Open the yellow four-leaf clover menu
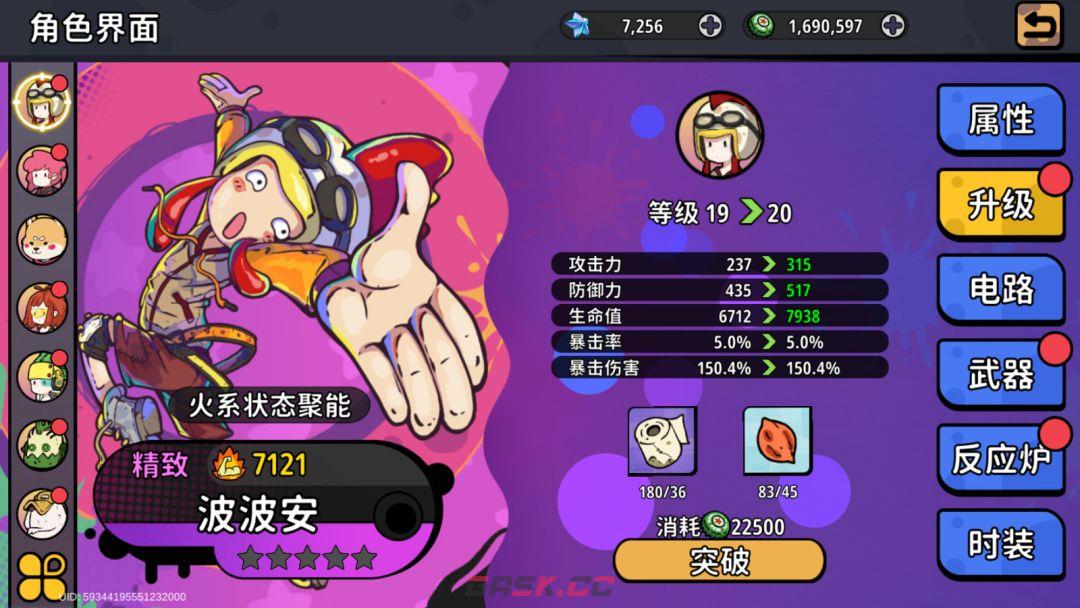 pos(42,577)
